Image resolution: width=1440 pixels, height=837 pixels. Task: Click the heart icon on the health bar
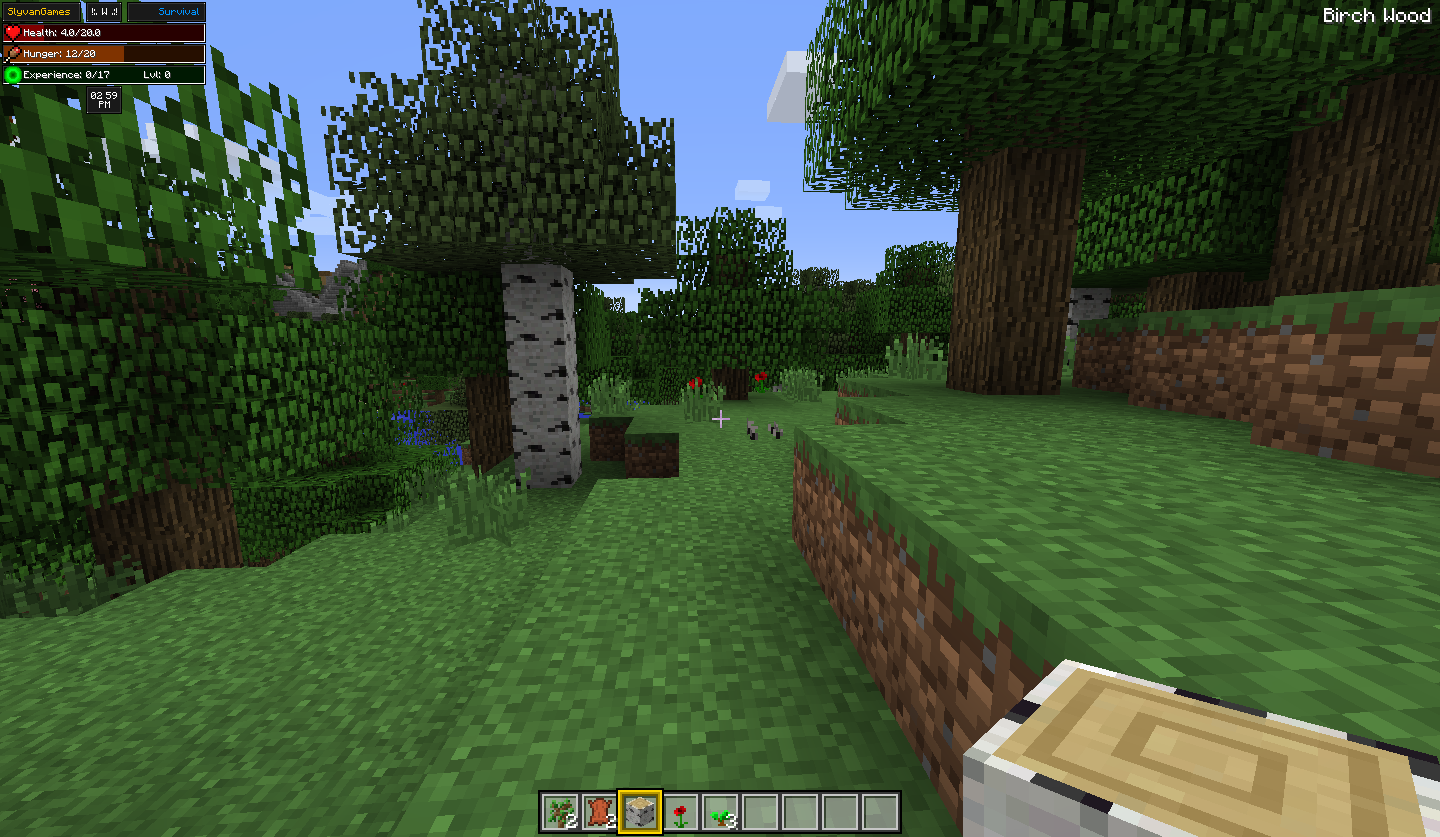12,32
